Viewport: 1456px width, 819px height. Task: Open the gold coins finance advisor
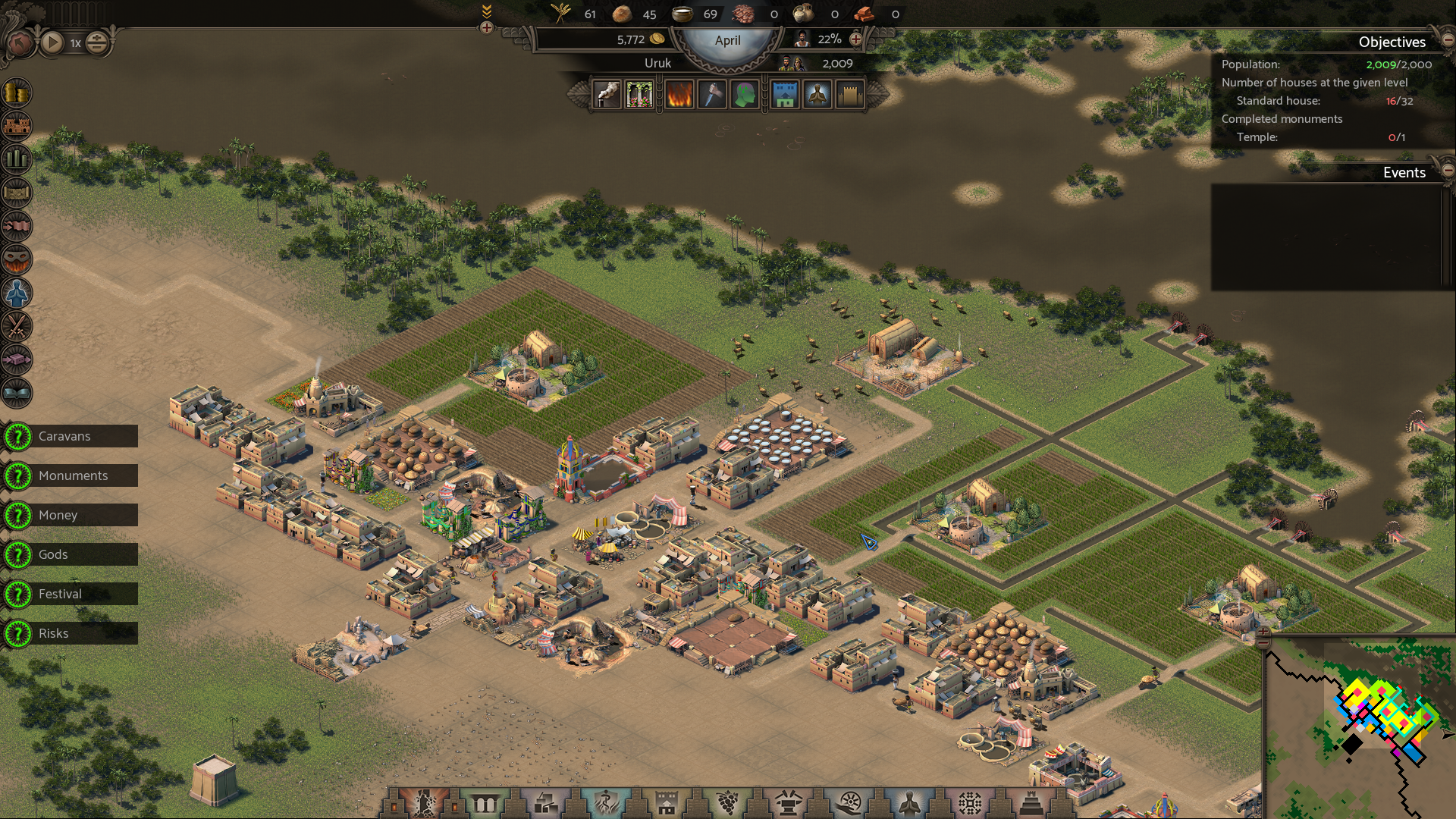pos(17,93)
